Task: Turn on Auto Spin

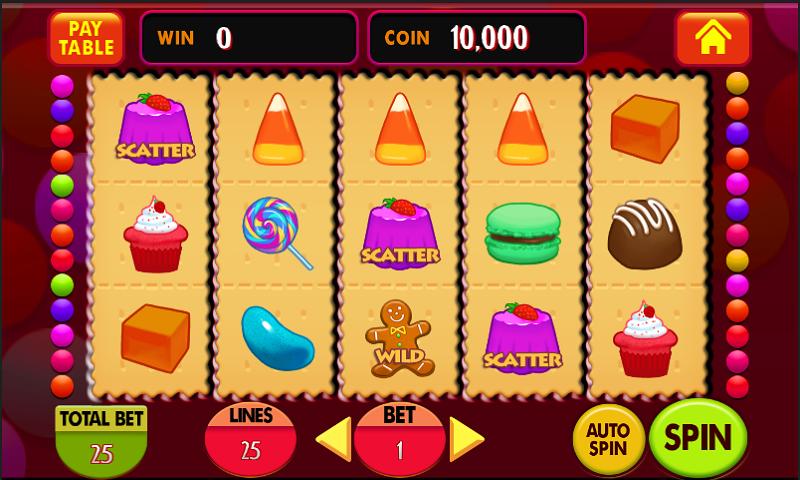Action: click(x=608, y=439)
